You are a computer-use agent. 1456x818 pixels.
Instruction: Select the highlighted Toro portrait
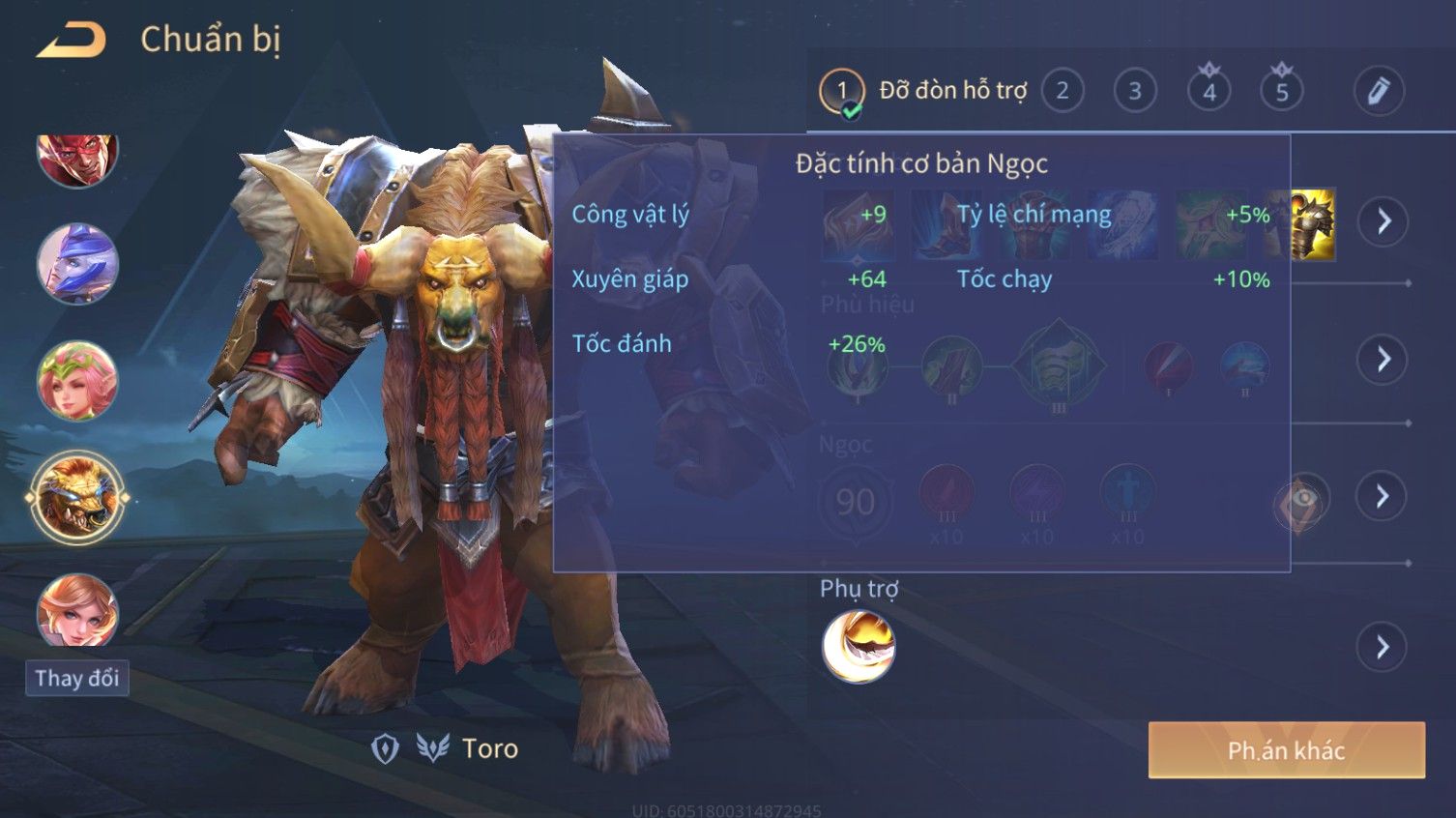(77, 498)
